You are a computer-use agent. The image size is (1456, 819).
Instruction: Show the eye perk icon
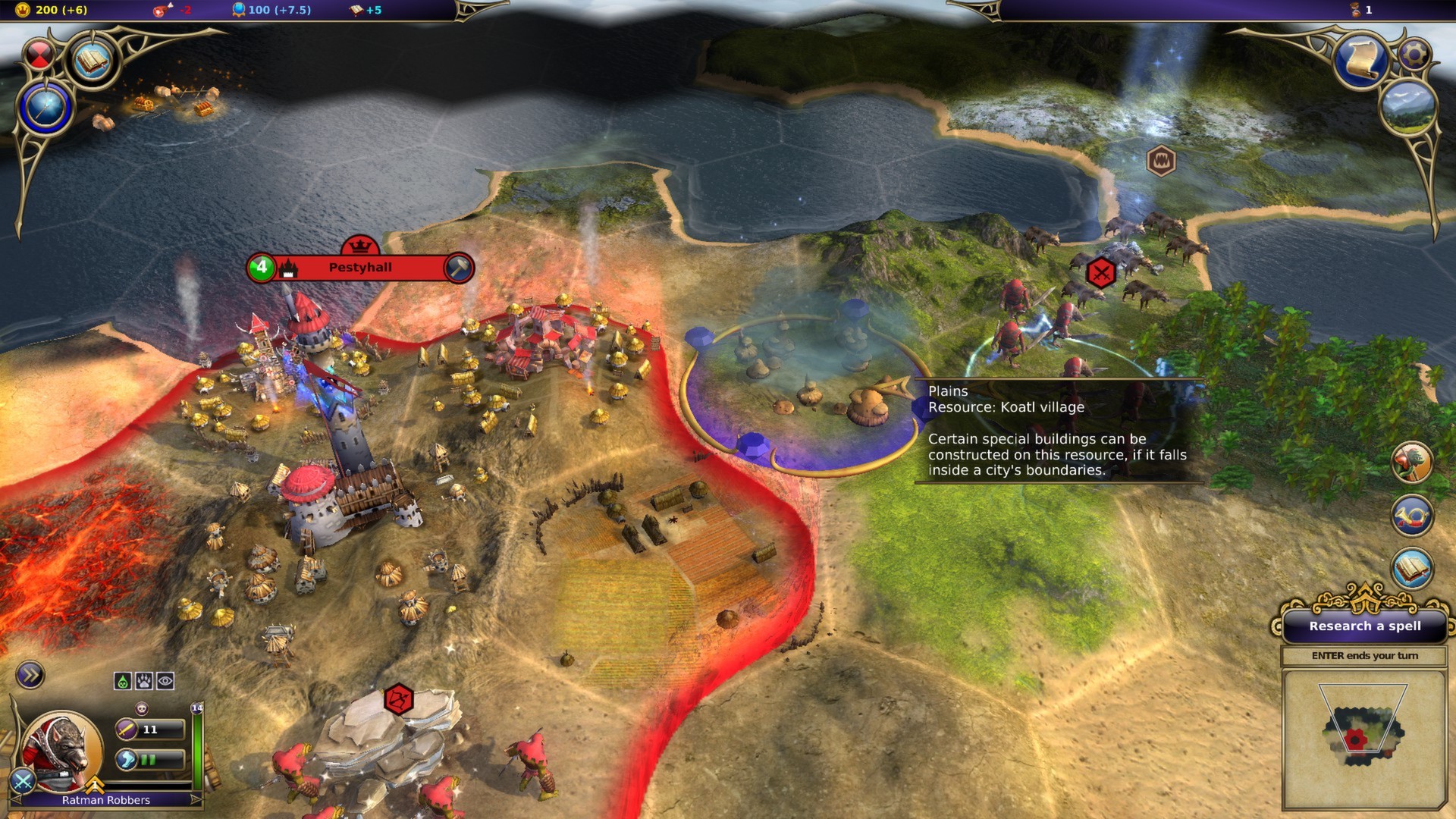[x=165, y=681]
